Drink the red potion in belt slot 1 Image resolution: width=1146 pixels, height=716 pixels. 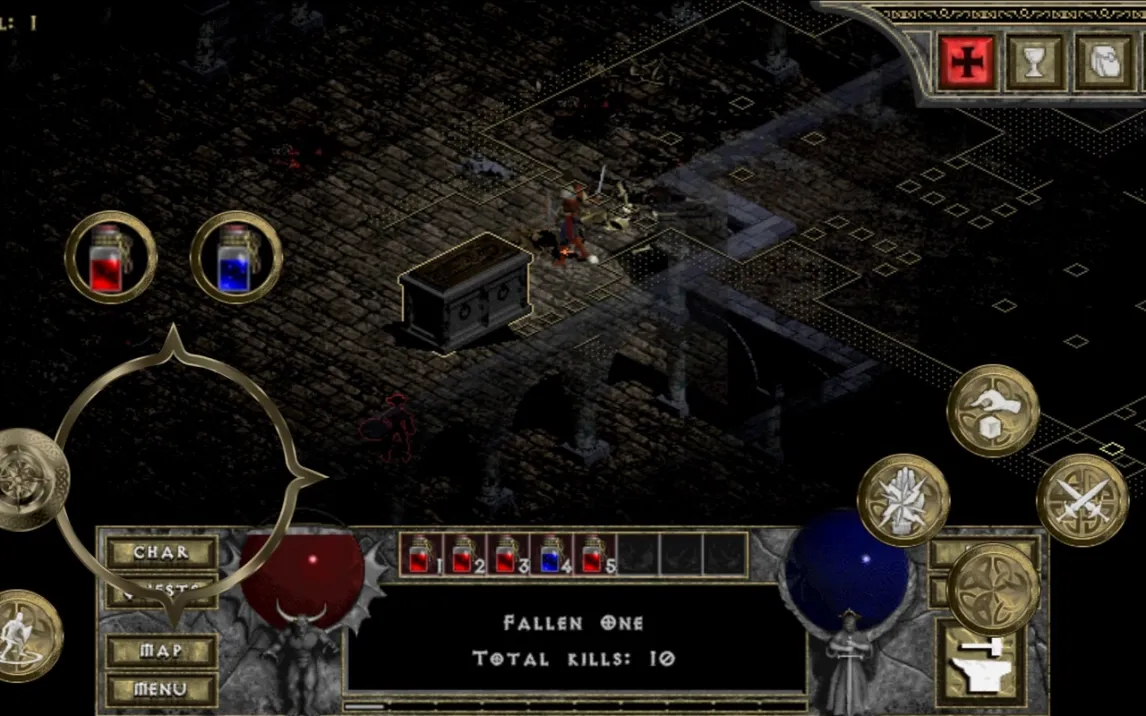point(421,555)
